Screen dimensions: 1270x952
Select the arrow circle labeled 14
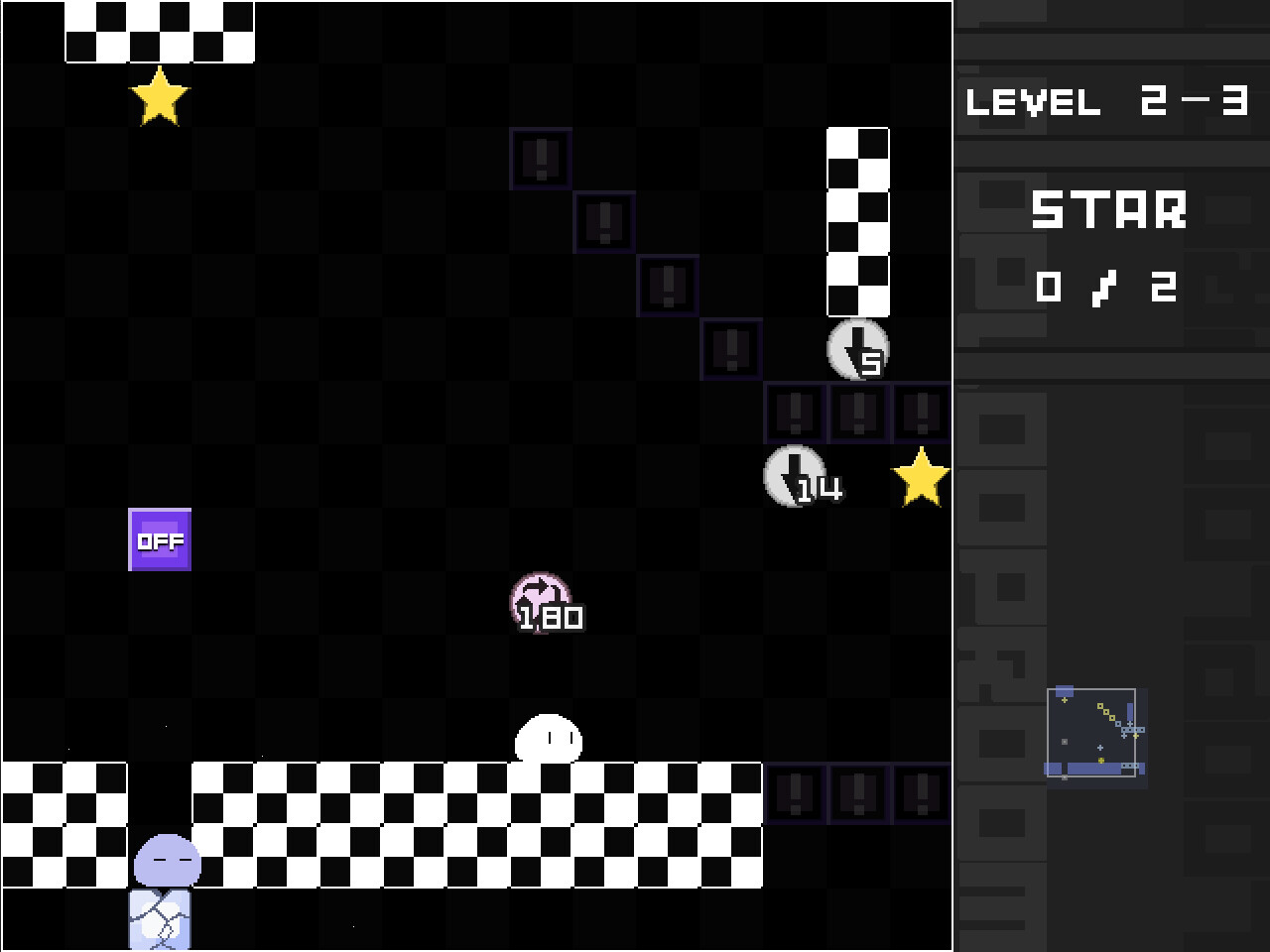click(793, 475)
